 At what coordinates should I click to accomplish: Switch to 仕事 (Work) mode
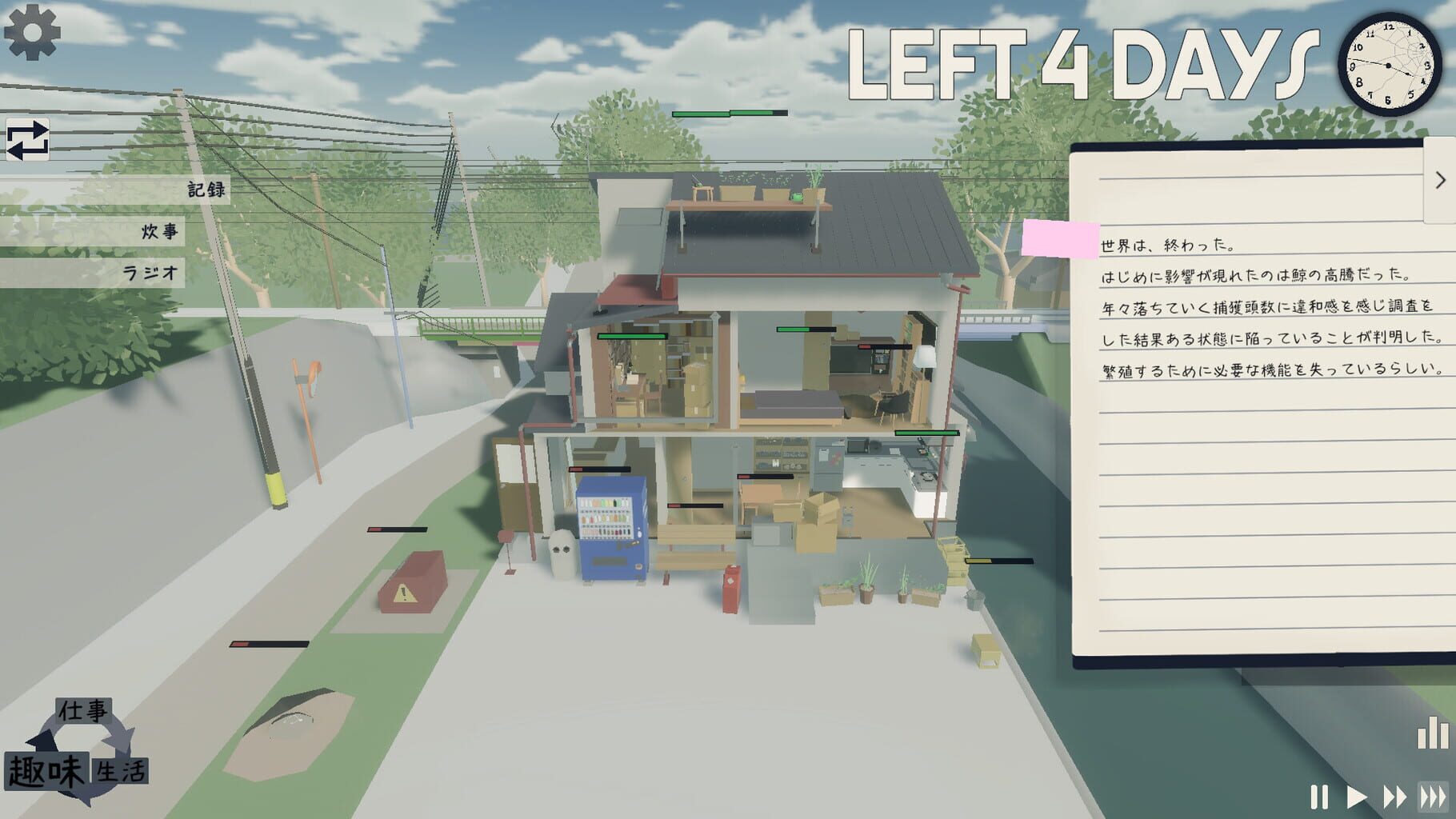coord(84,709)
